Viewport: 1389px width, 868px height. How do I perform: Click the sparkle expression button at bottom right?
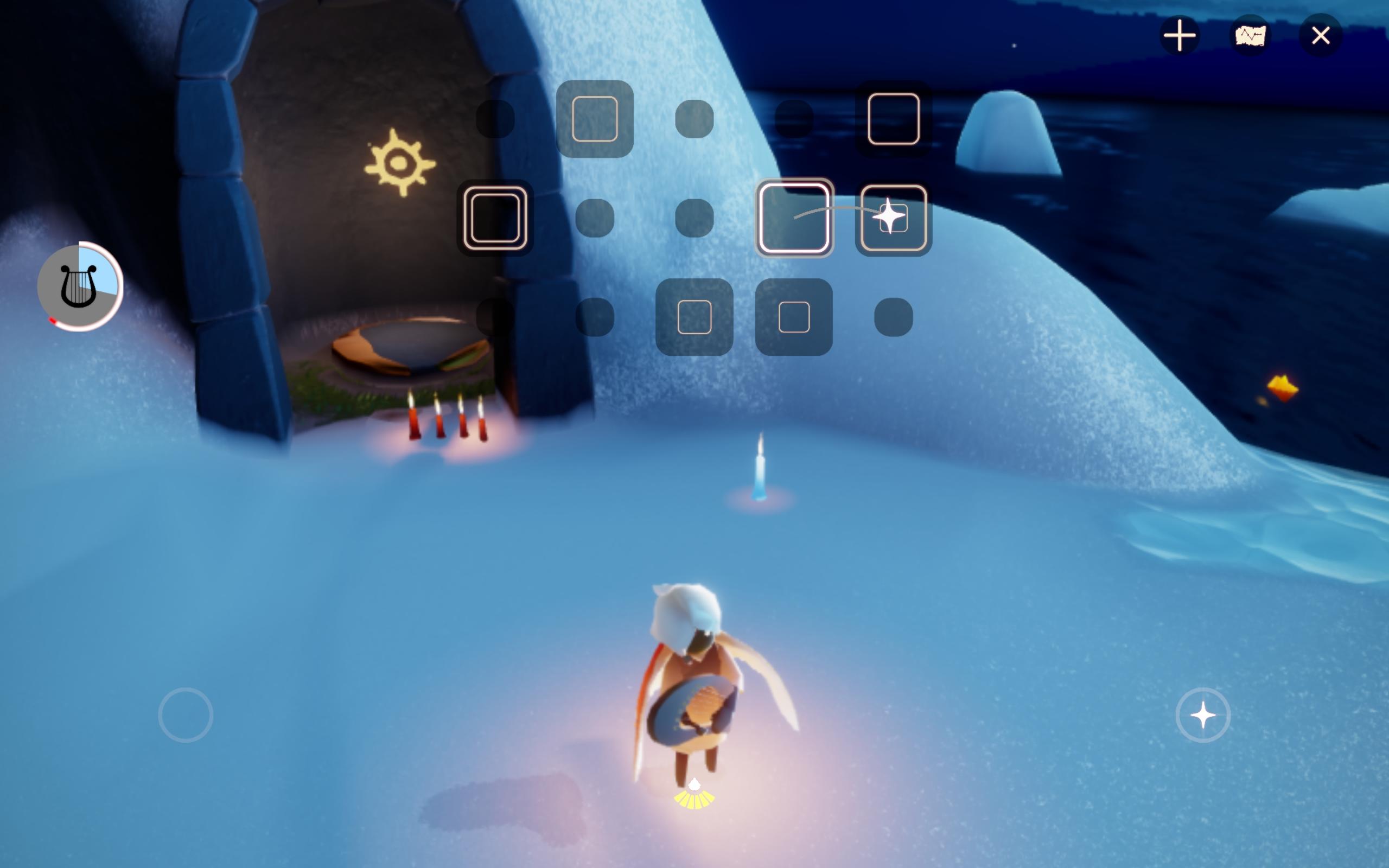1203,714
